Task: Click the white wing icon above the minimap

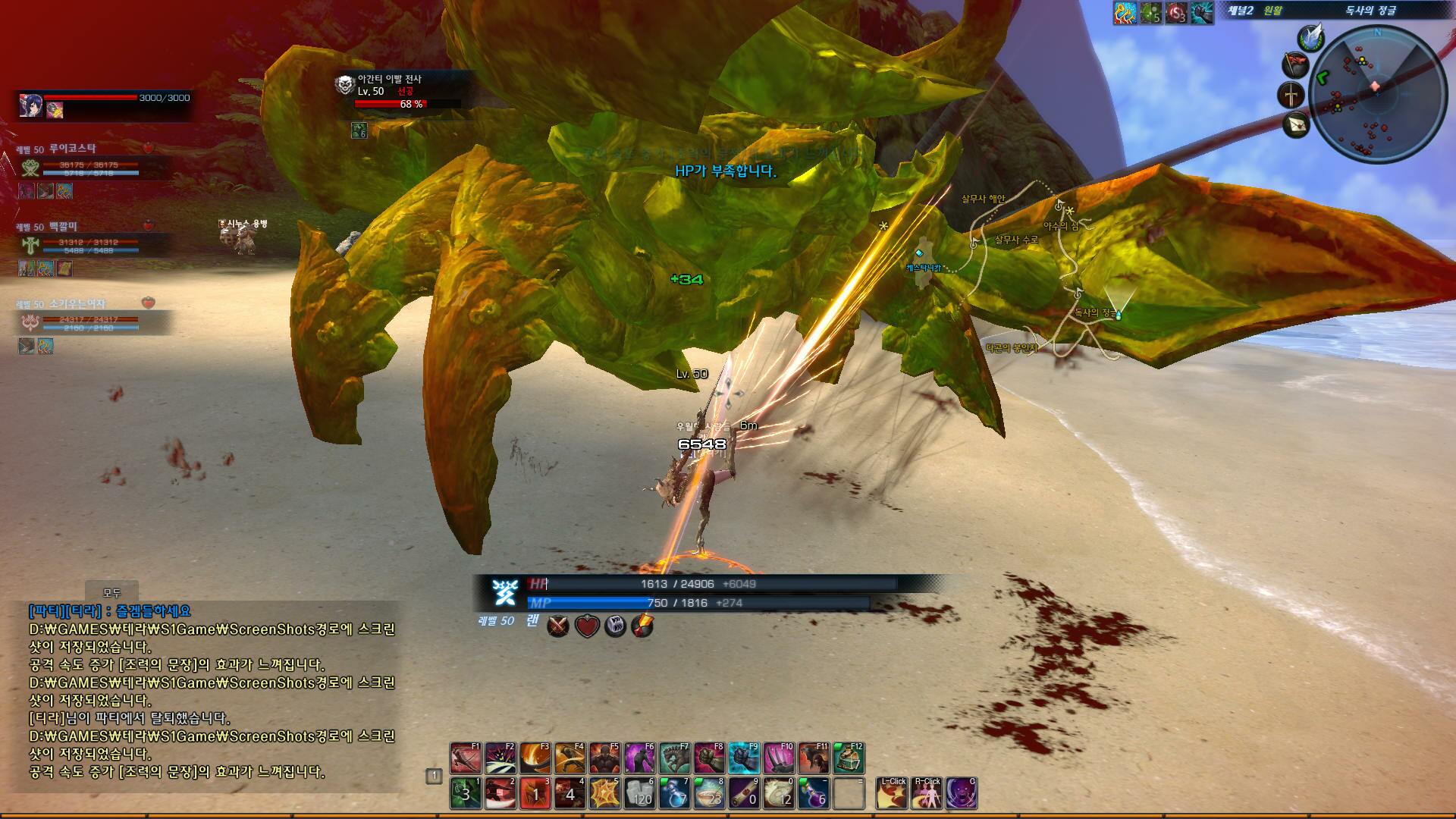Action: coord(1310,36)
